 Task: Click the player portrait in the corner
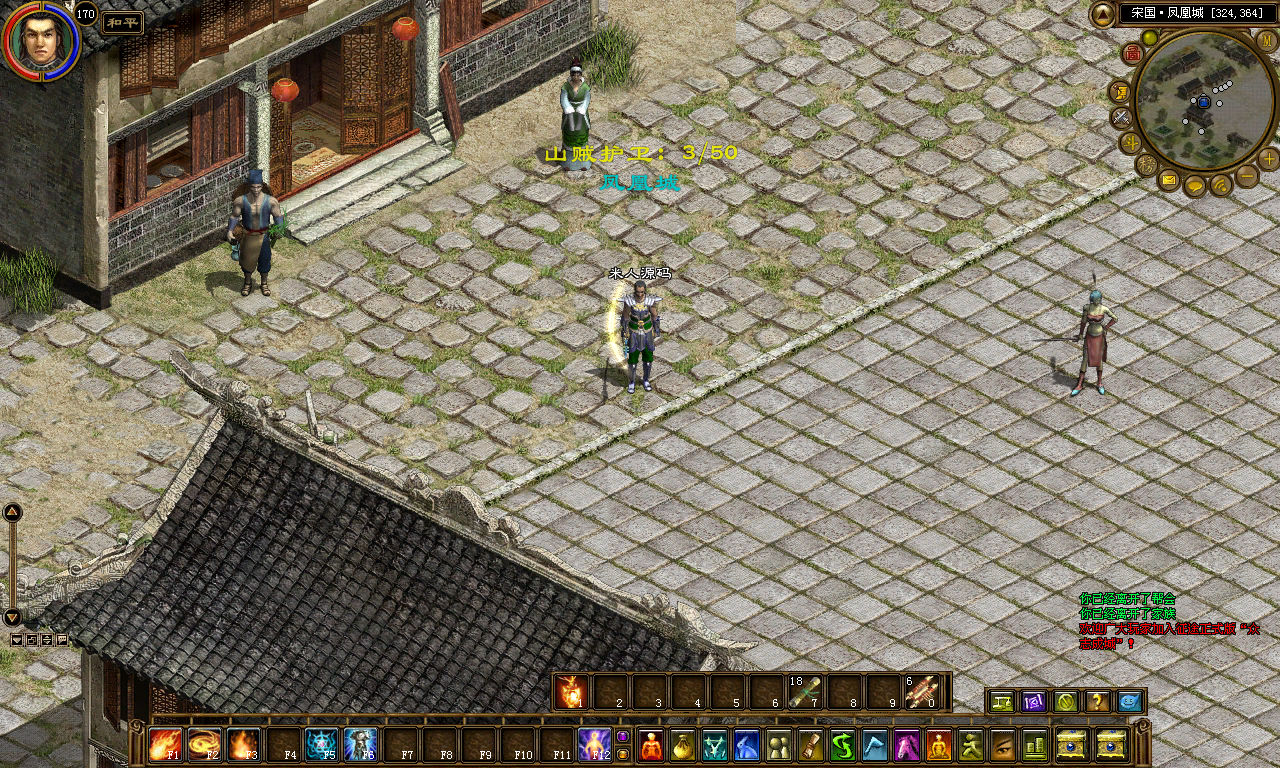[40, 41]
